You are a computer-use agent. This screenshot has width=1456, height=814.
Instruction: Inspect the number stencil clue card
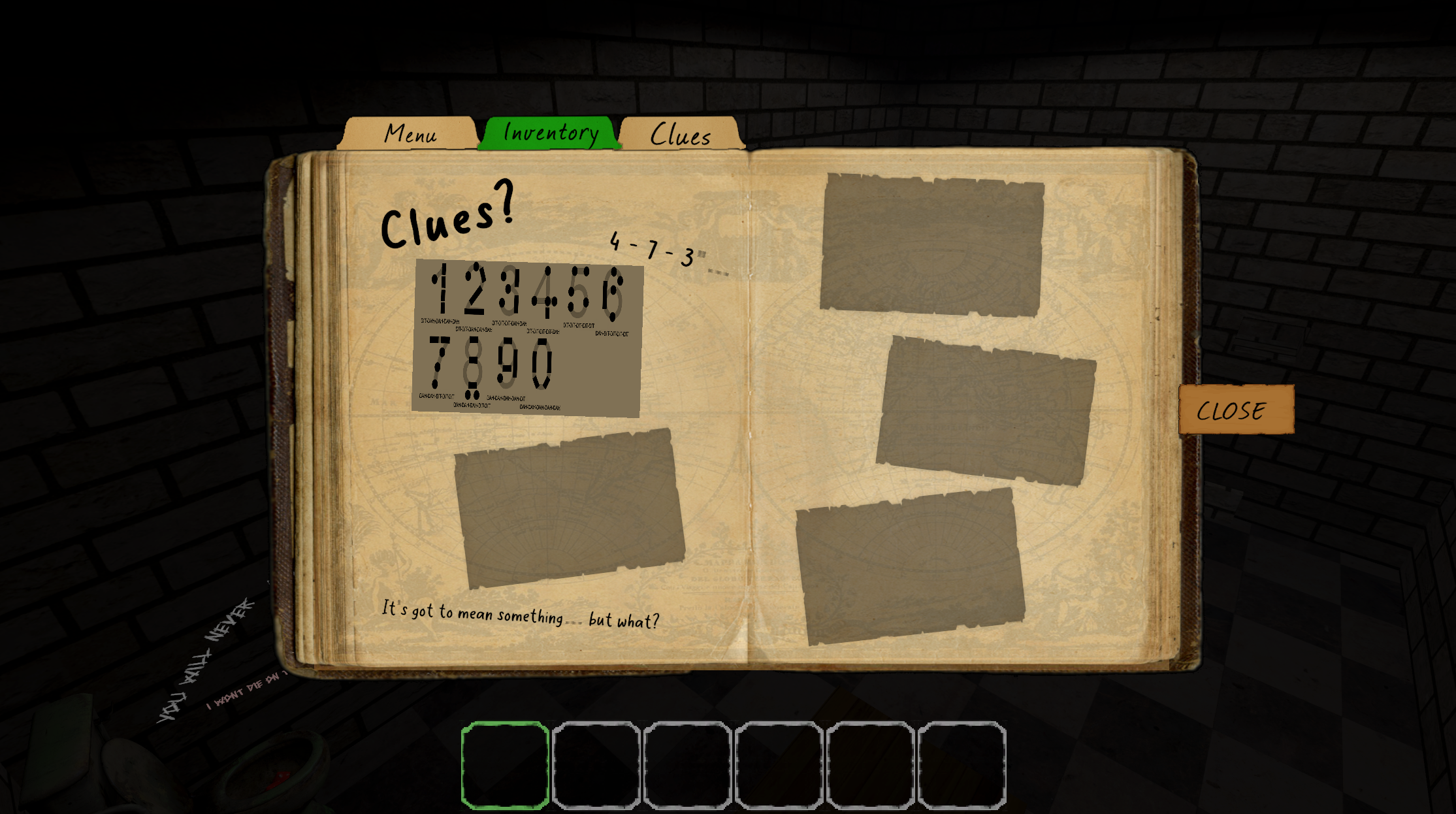point(526,338)
